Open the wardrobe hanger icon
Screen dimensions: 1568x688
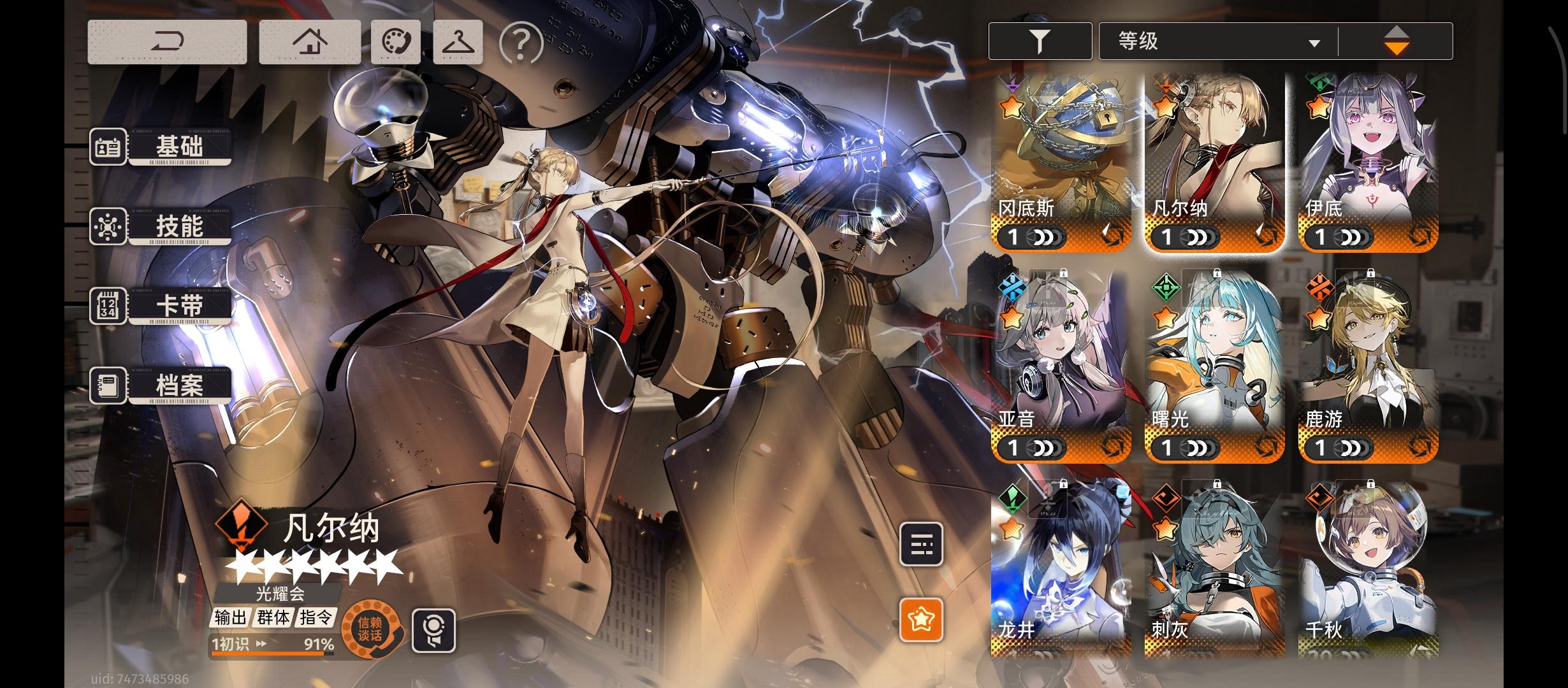[x=458, y=41]
